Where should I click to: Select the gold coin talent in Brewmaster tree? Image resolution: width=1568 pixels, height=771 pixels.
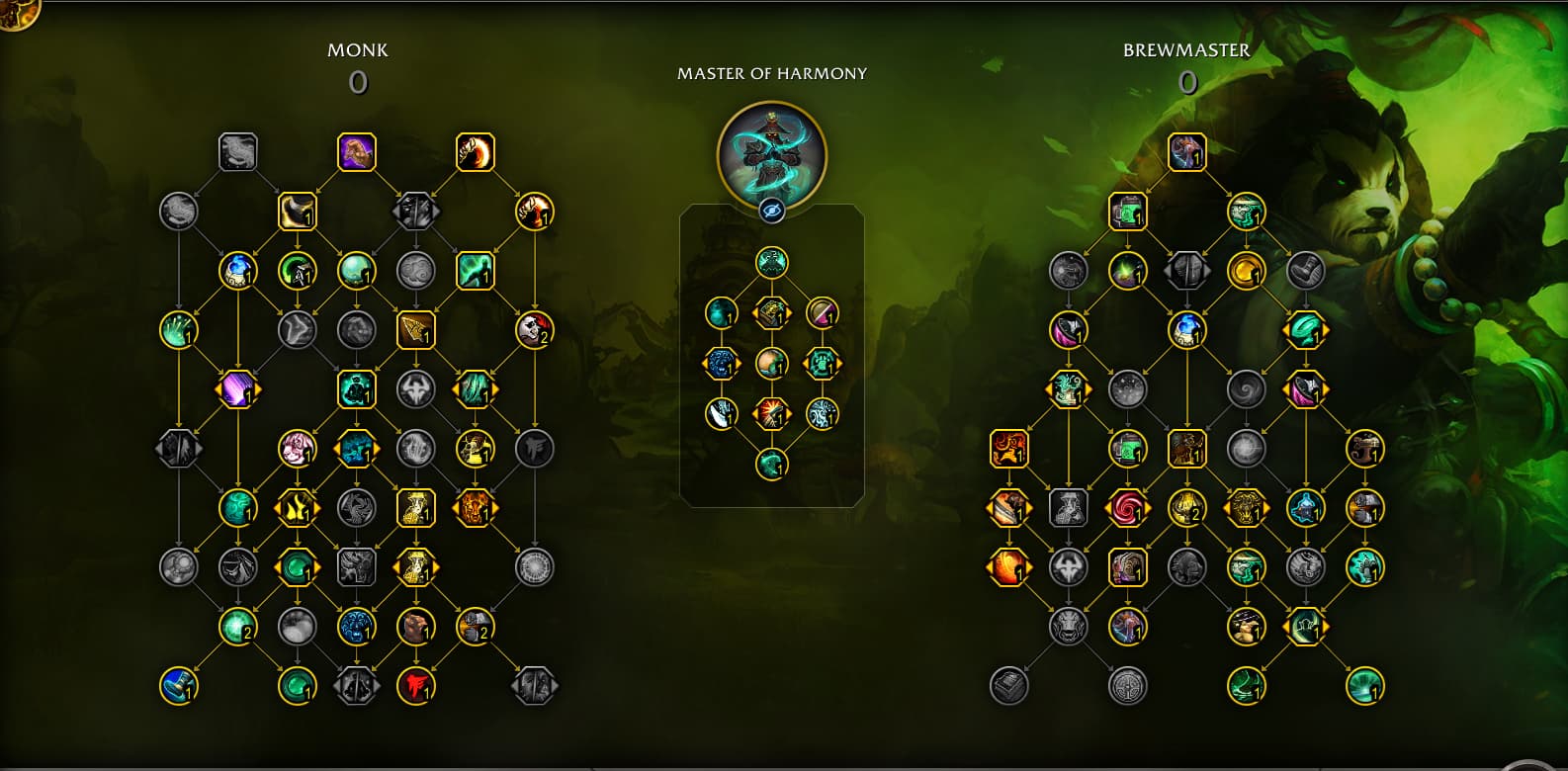point(1246,270)
